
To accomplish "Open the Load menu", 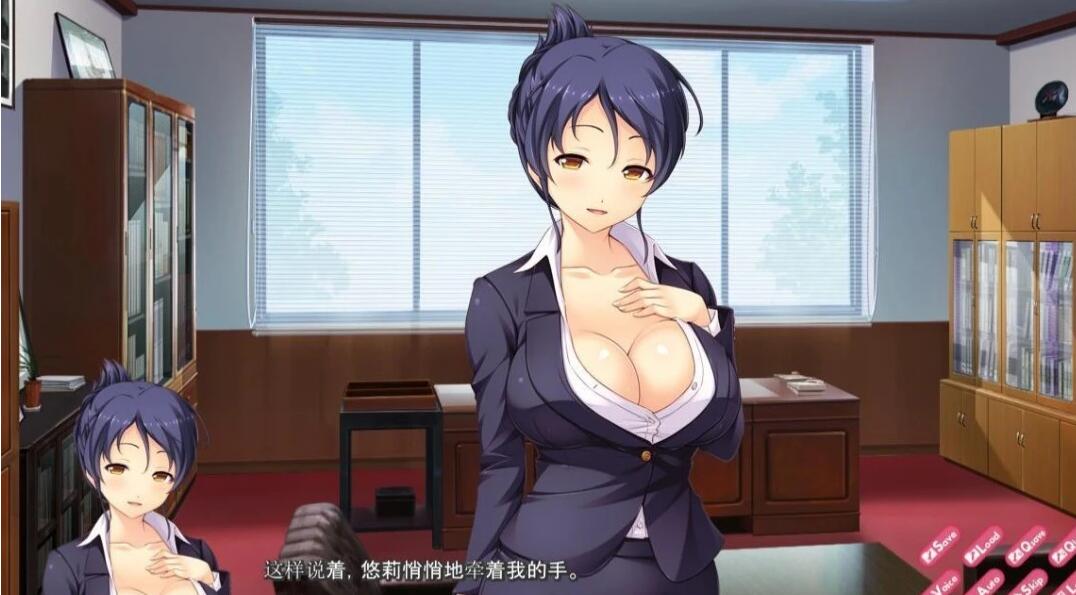I will pyautogui.click(x=981, y=546).
